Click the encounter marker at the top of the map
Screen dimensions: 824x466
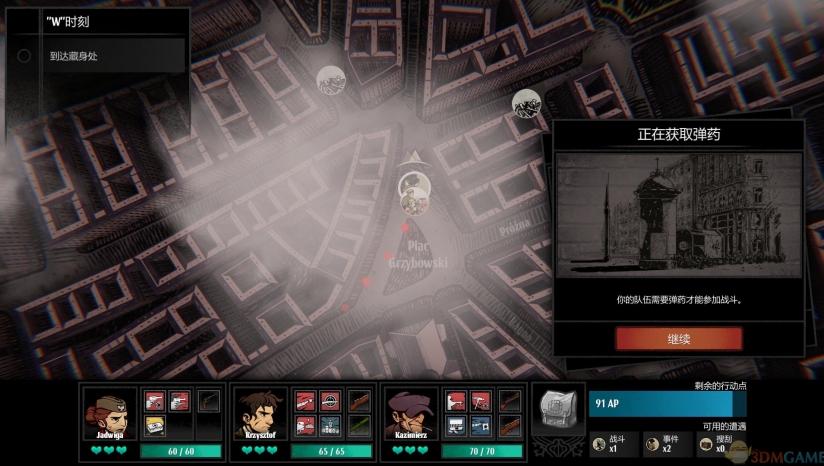coord(331,80)
